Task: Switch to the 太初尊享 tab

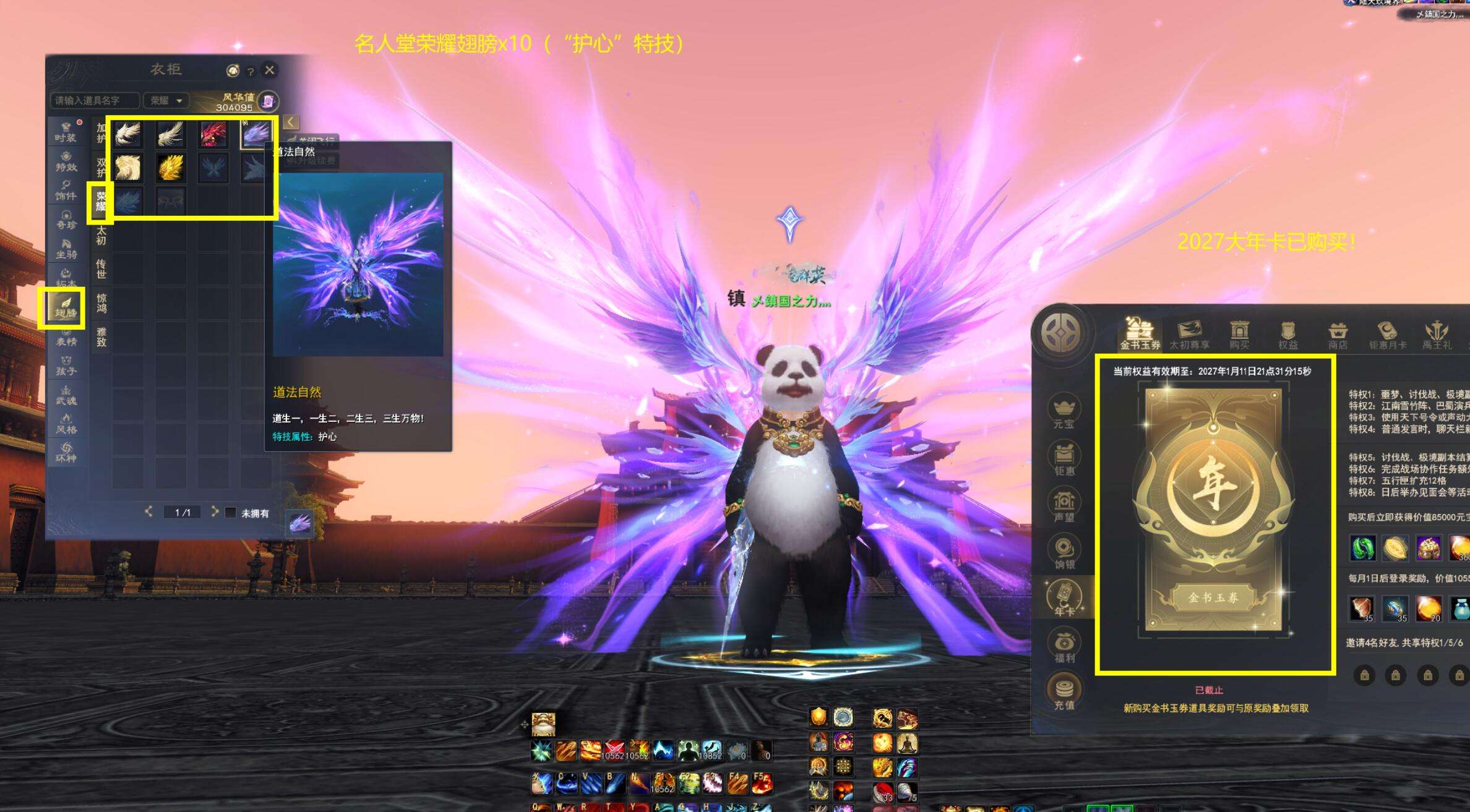Action: tap(1188, 335)
